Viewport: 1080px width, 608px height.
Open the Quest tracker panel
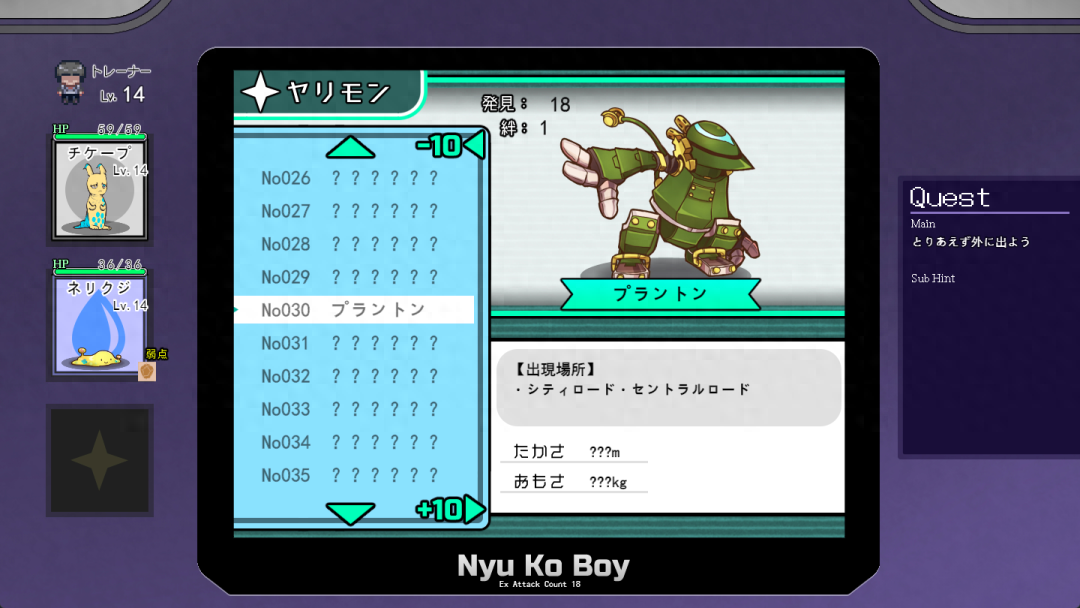(988, 317)
